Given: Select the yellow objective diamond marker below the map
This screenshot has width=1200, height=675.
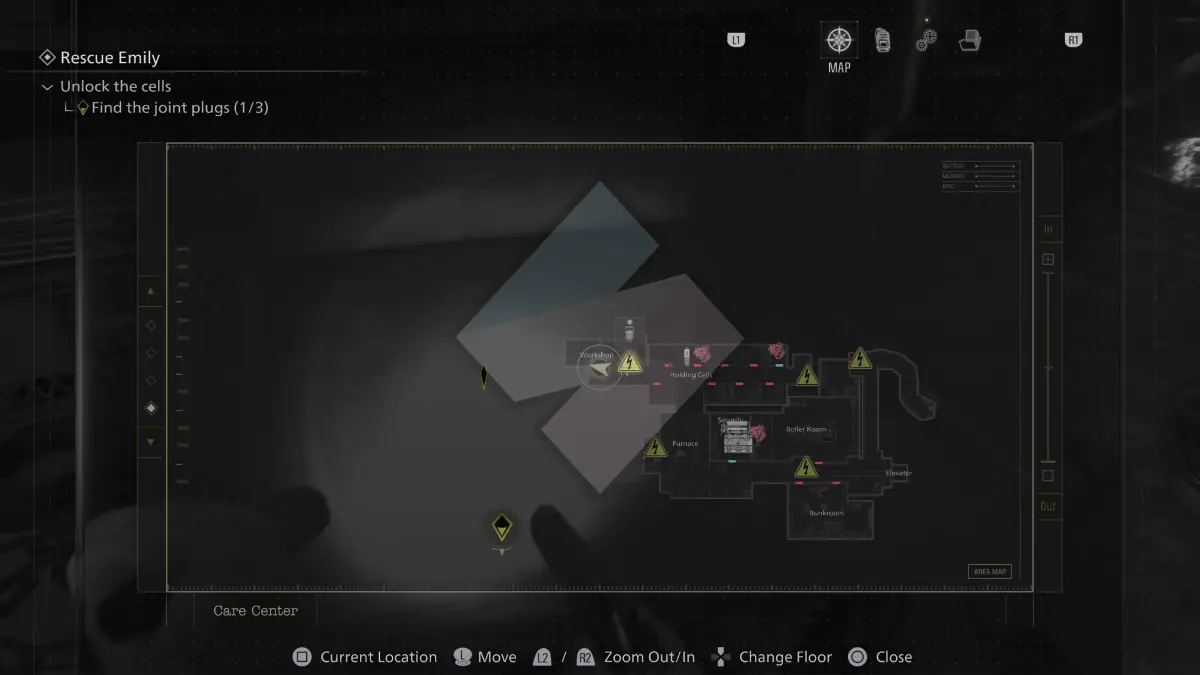Looking at the screenshot, I should [x=502, y=527].
